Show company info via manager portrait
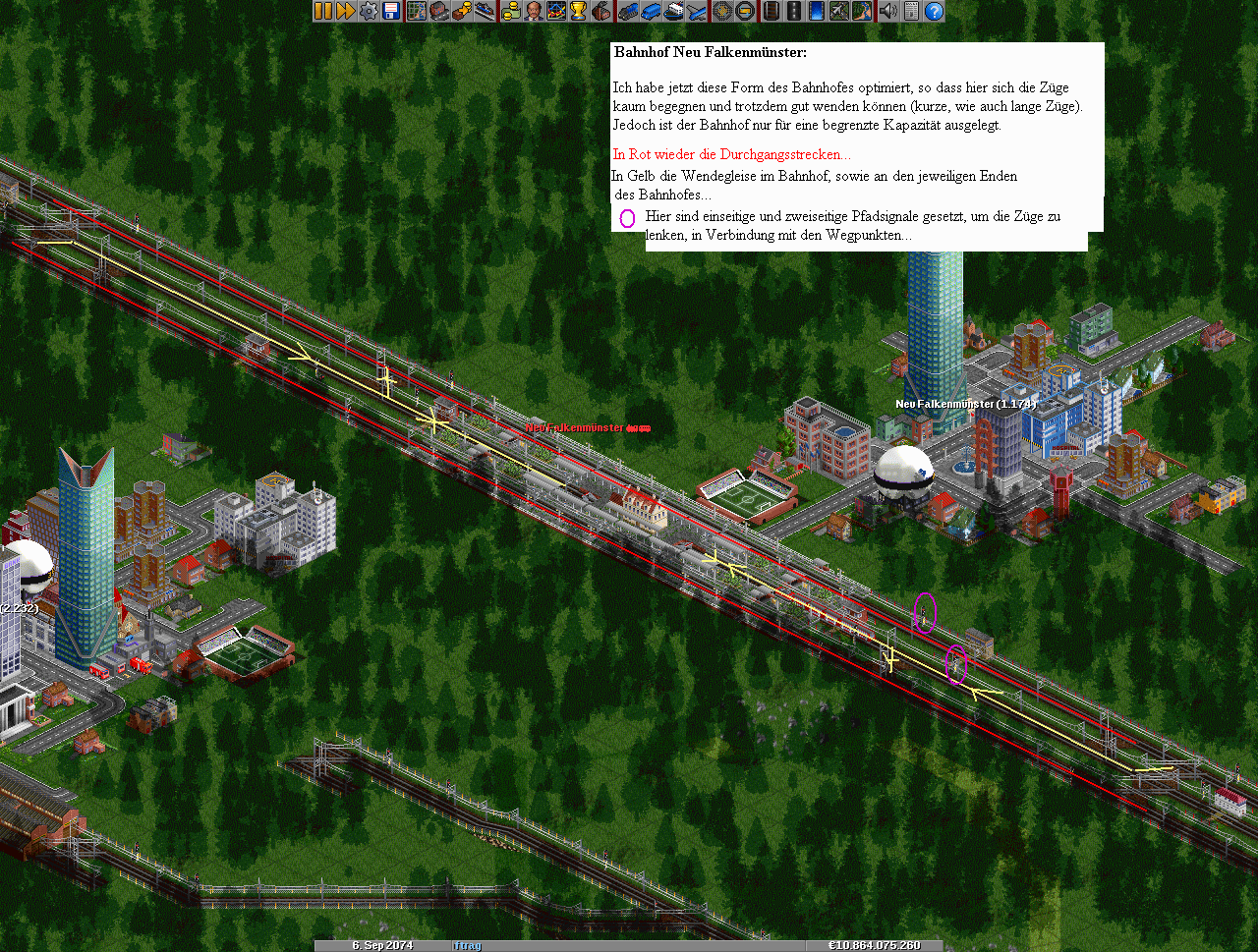This screenshot has width=1258, height=952. click(x=533, y=11)
